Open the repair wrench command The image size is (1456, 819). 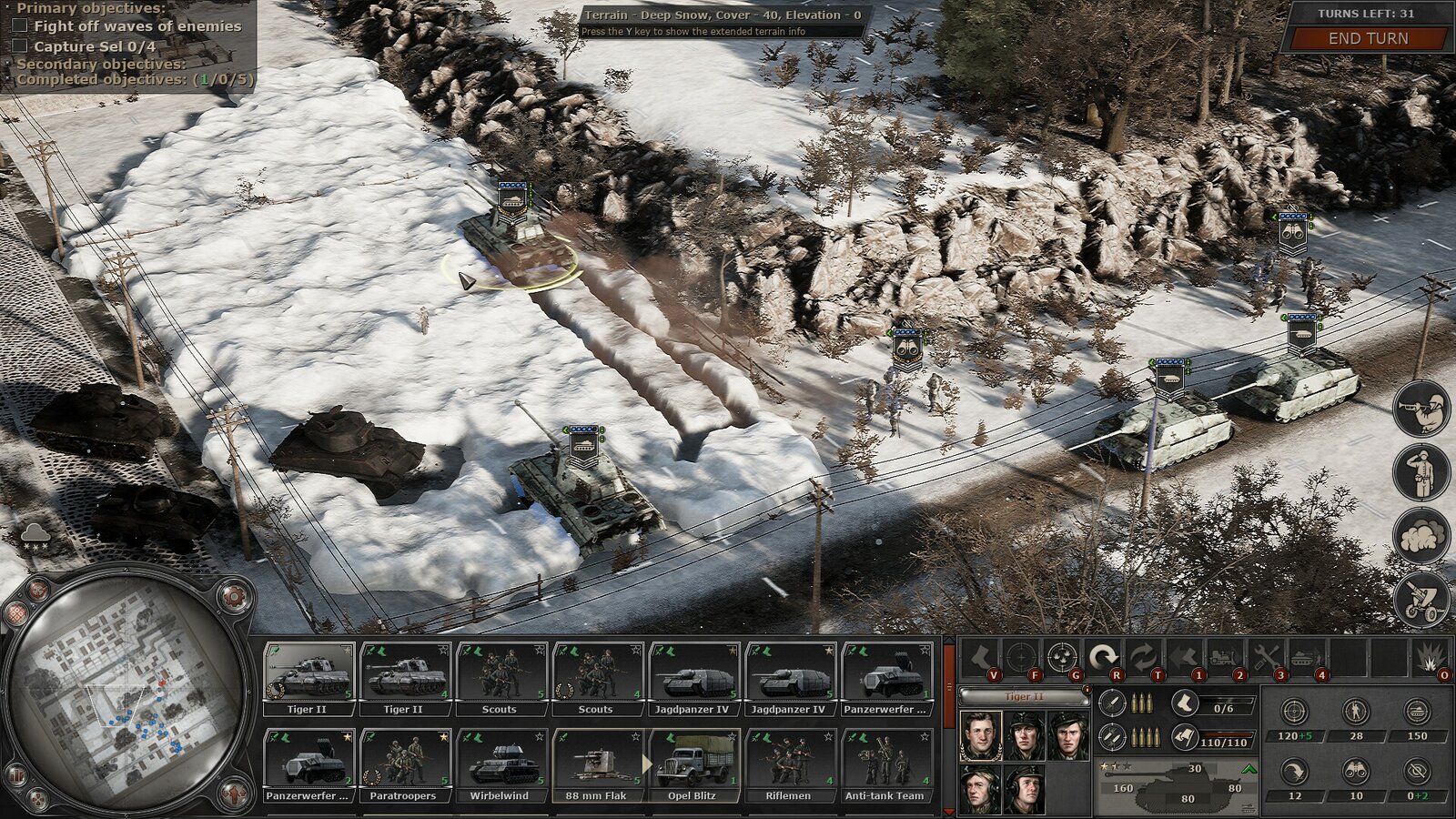click(1267, 654)
